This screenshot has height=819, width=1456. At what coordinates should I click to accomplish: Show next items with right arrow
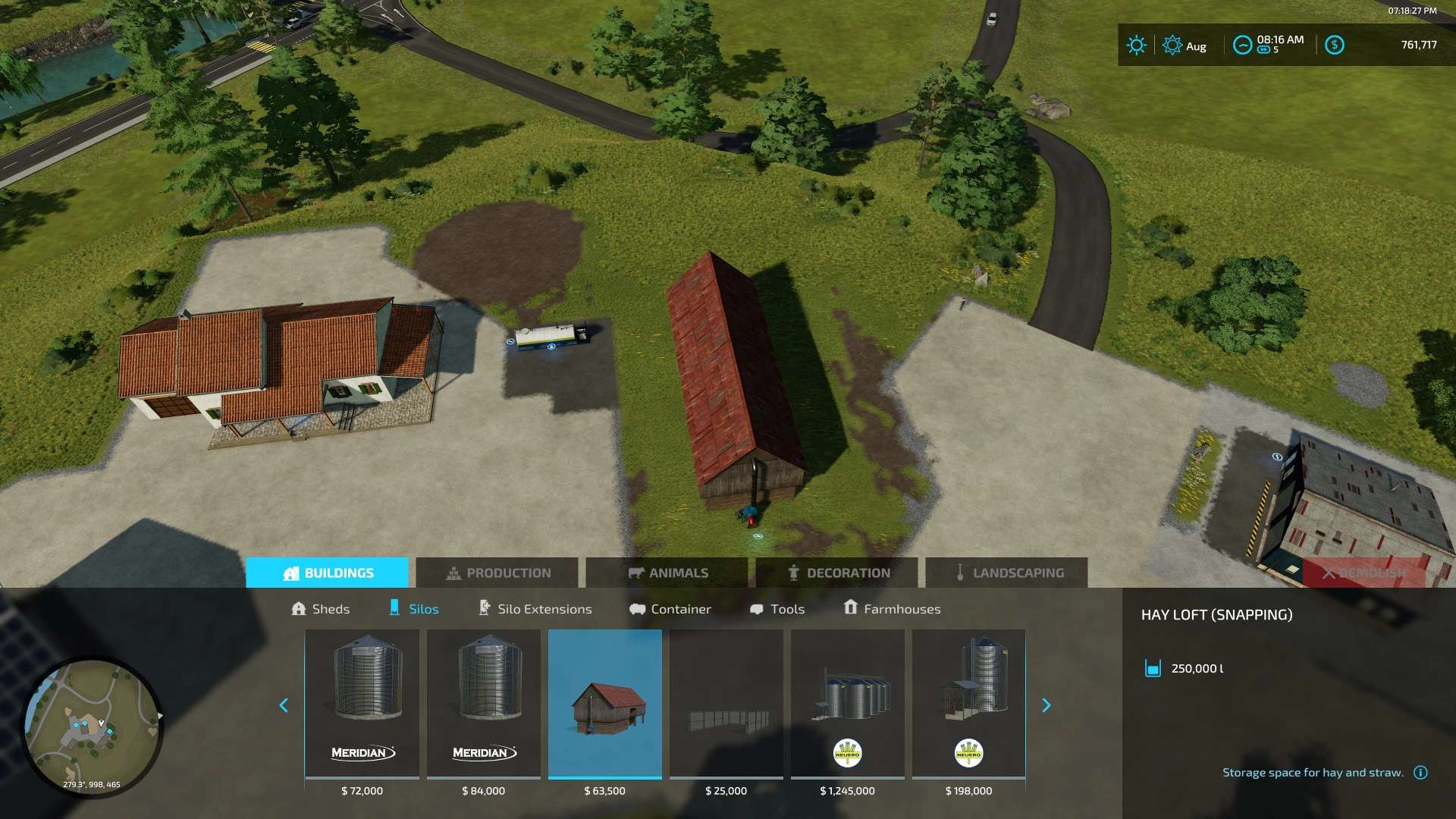click(1046, 705)
